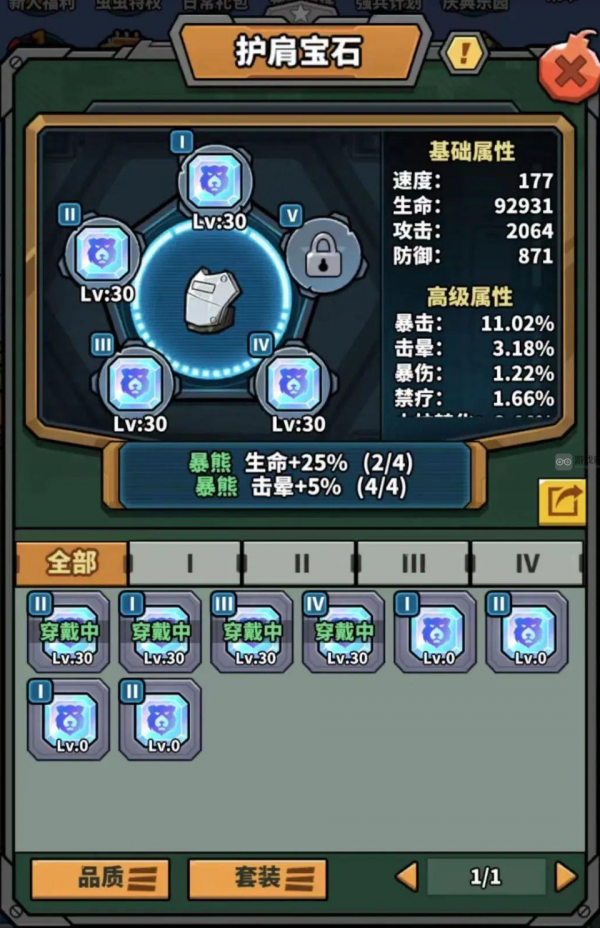Switch to the III gem tab

[x=413, y=564]
